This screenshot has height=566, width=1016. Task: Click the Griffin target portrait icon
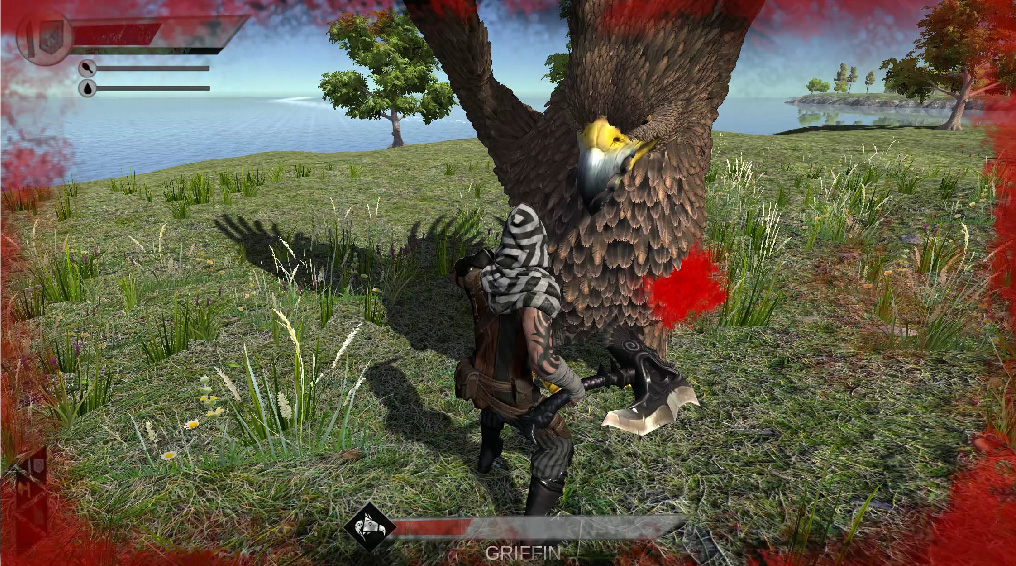[x=365, y=525]
